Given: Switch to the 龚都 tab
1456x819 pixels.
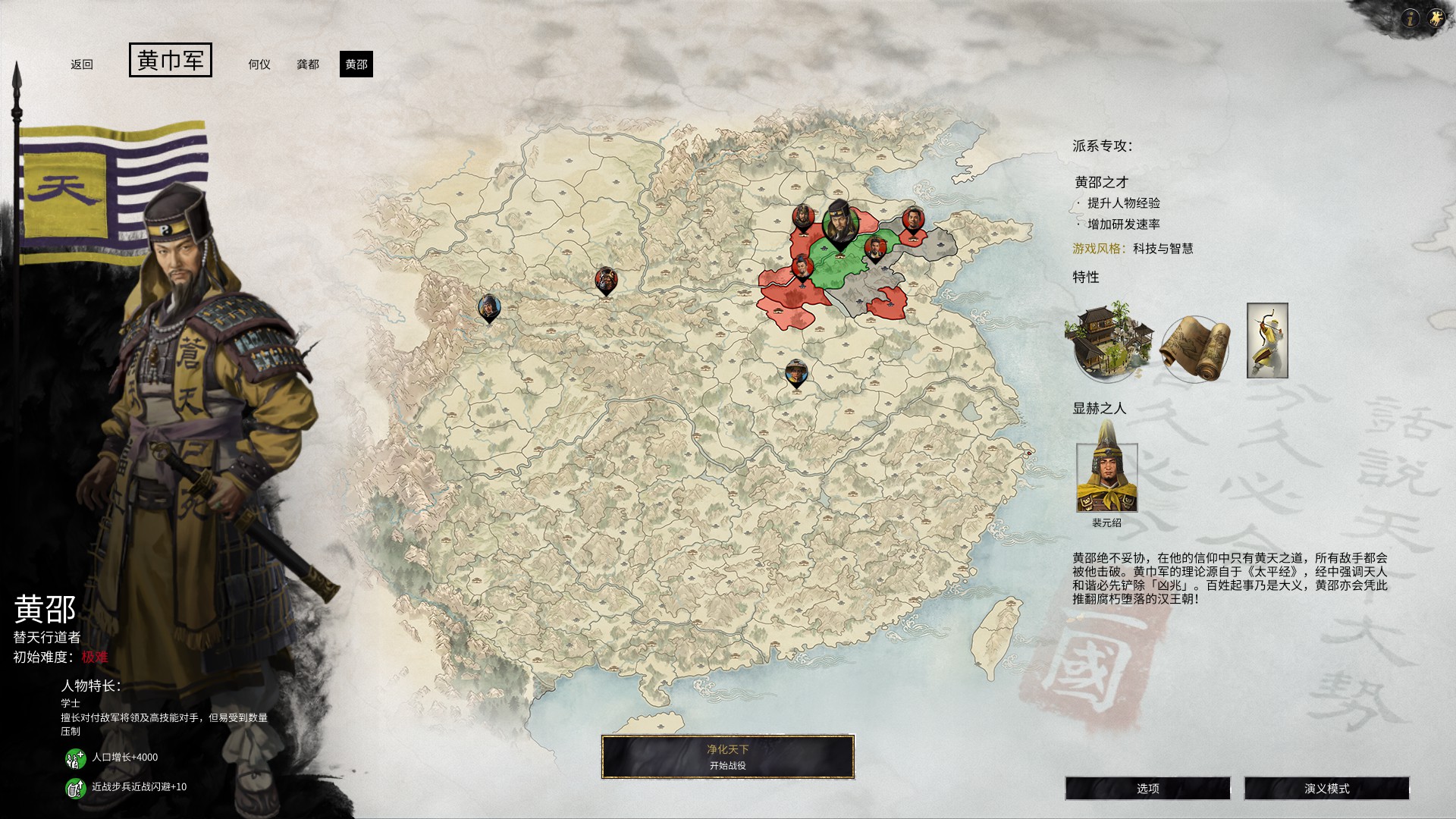Looking at the screenshot, I should [x=308, y=65].
